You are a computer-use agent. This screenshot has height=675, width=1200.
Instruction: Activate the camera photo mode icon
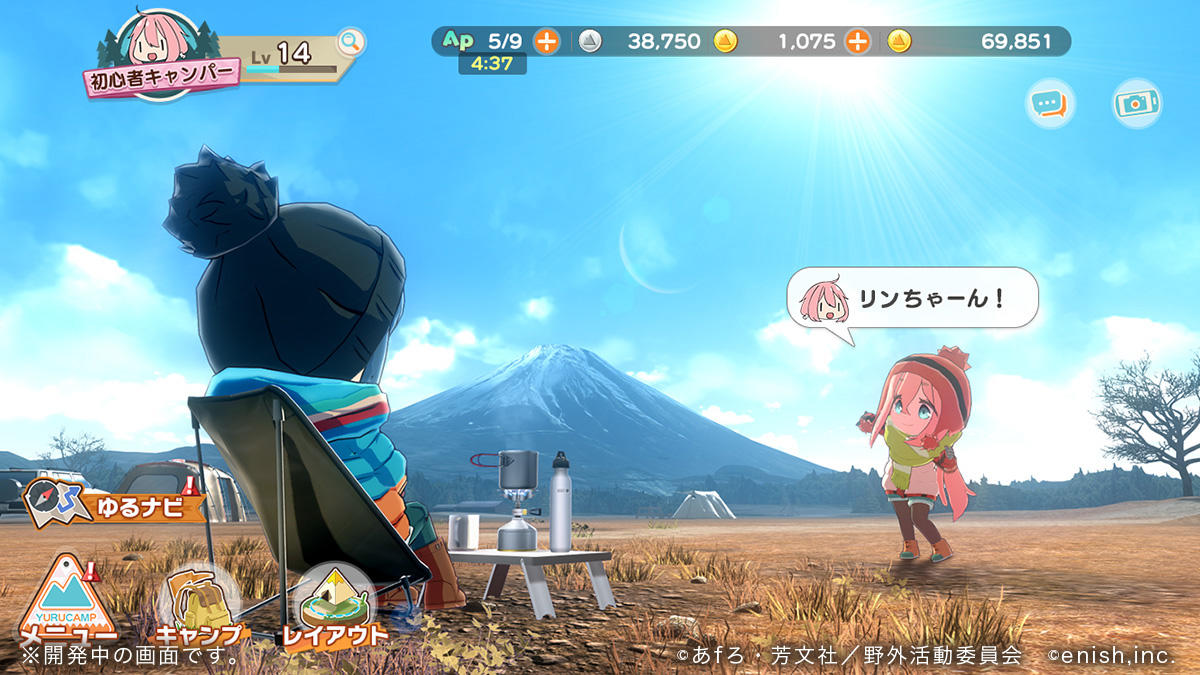click(x=1137, y=103)
